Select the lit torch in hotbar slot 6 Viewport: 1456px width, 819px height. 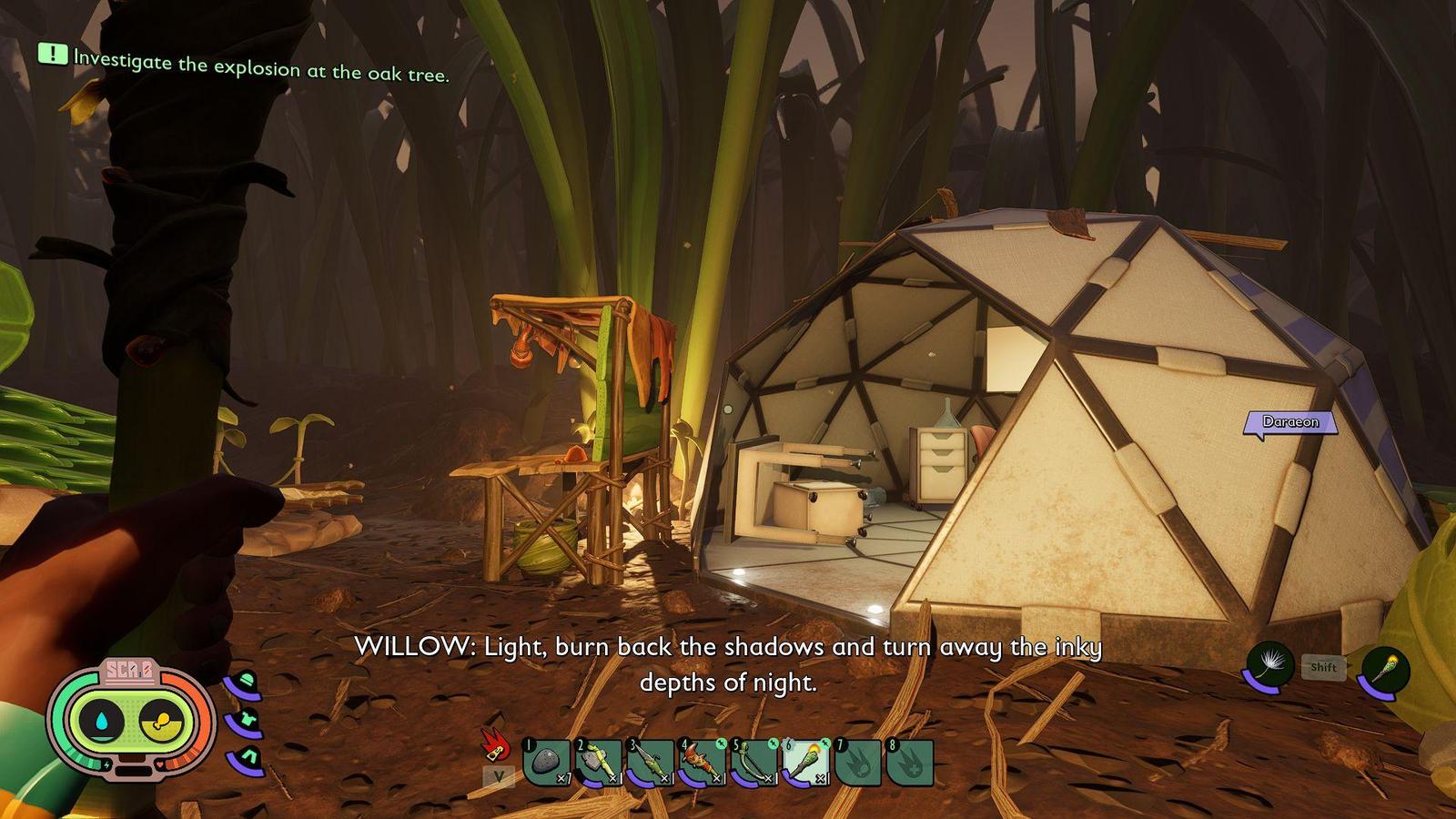[x=805, y=762]
